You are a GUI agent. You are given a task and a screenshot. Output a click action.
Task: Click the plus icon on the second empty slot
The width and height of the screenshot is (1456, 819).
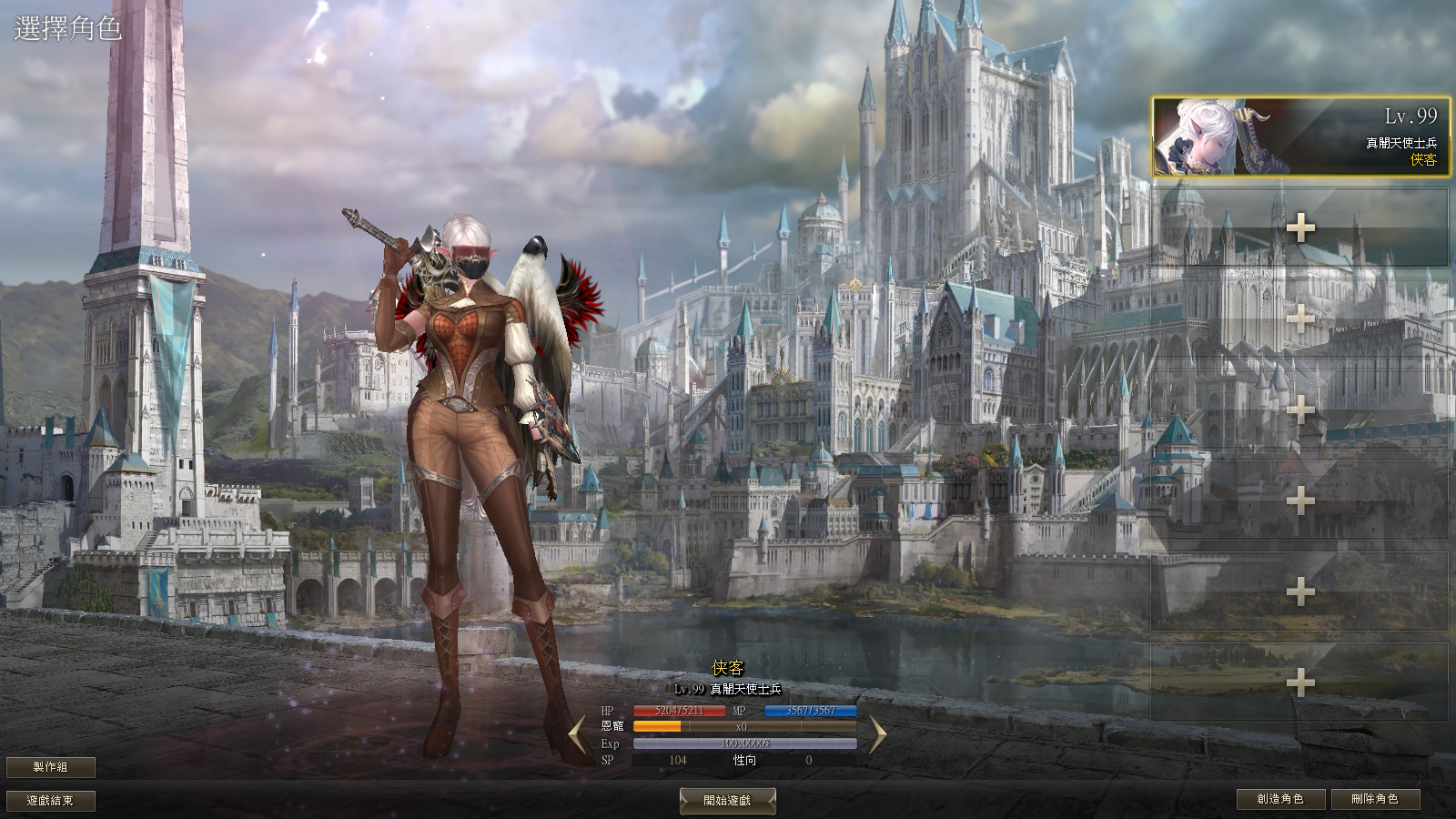coord(1299,320)
